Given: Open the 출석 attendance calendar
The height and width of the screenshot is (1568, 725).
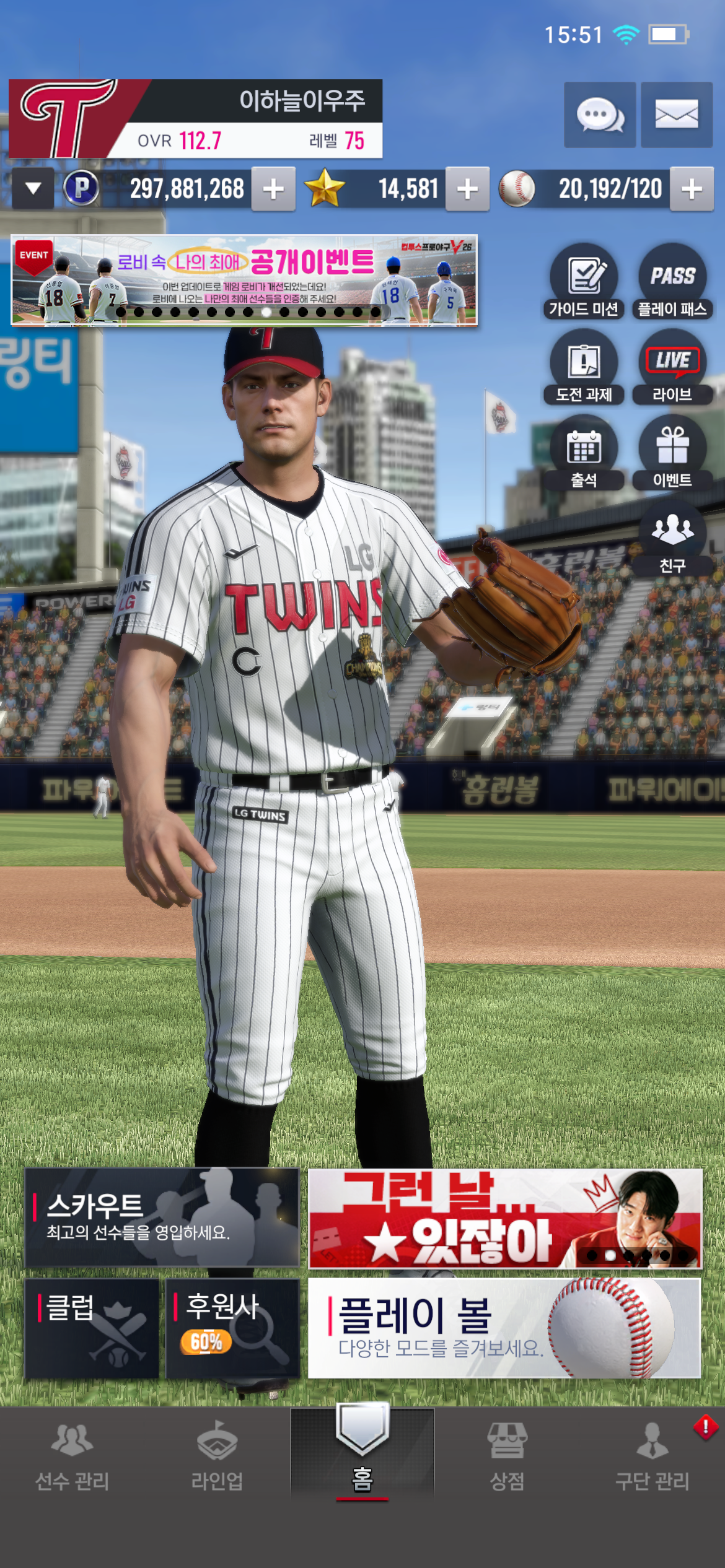Looking at the screenshot, I should (x=584, y=453).
